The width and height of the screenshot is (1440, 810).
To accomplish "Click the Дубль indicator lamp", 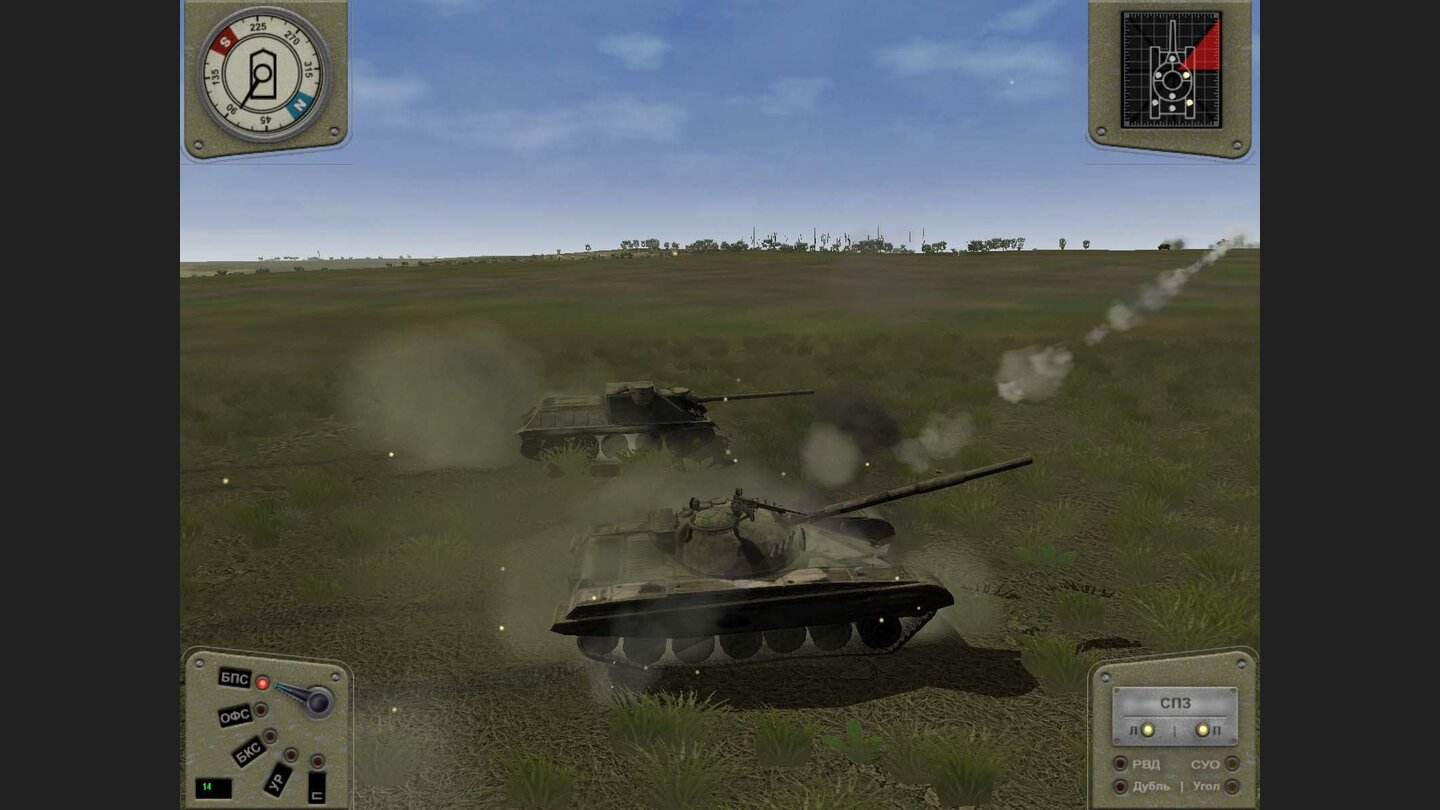I will tap(1120, 786).
